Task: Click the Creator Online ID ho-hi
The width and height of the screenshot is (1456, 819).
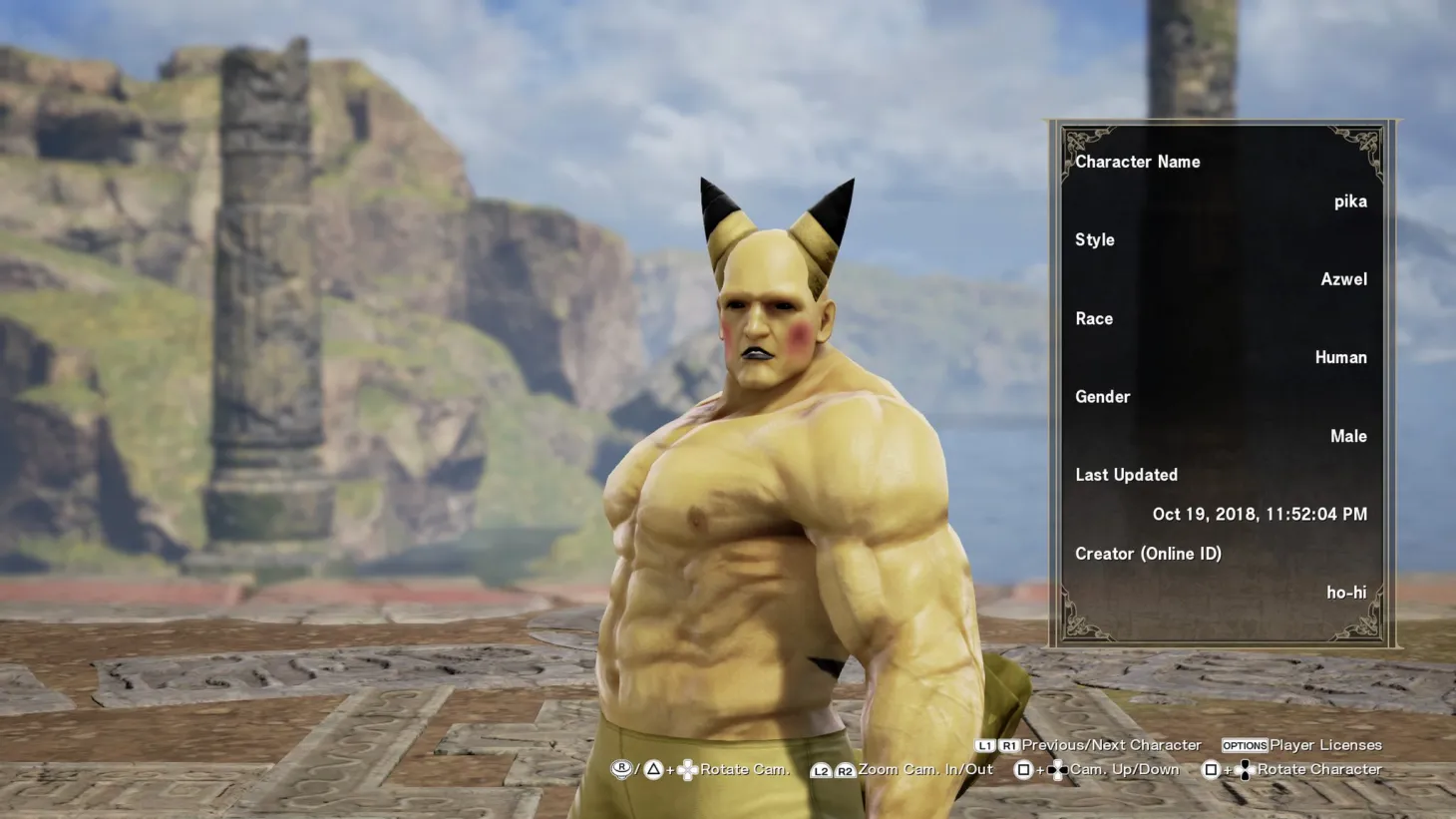Action: click(x=1347, y=592)
